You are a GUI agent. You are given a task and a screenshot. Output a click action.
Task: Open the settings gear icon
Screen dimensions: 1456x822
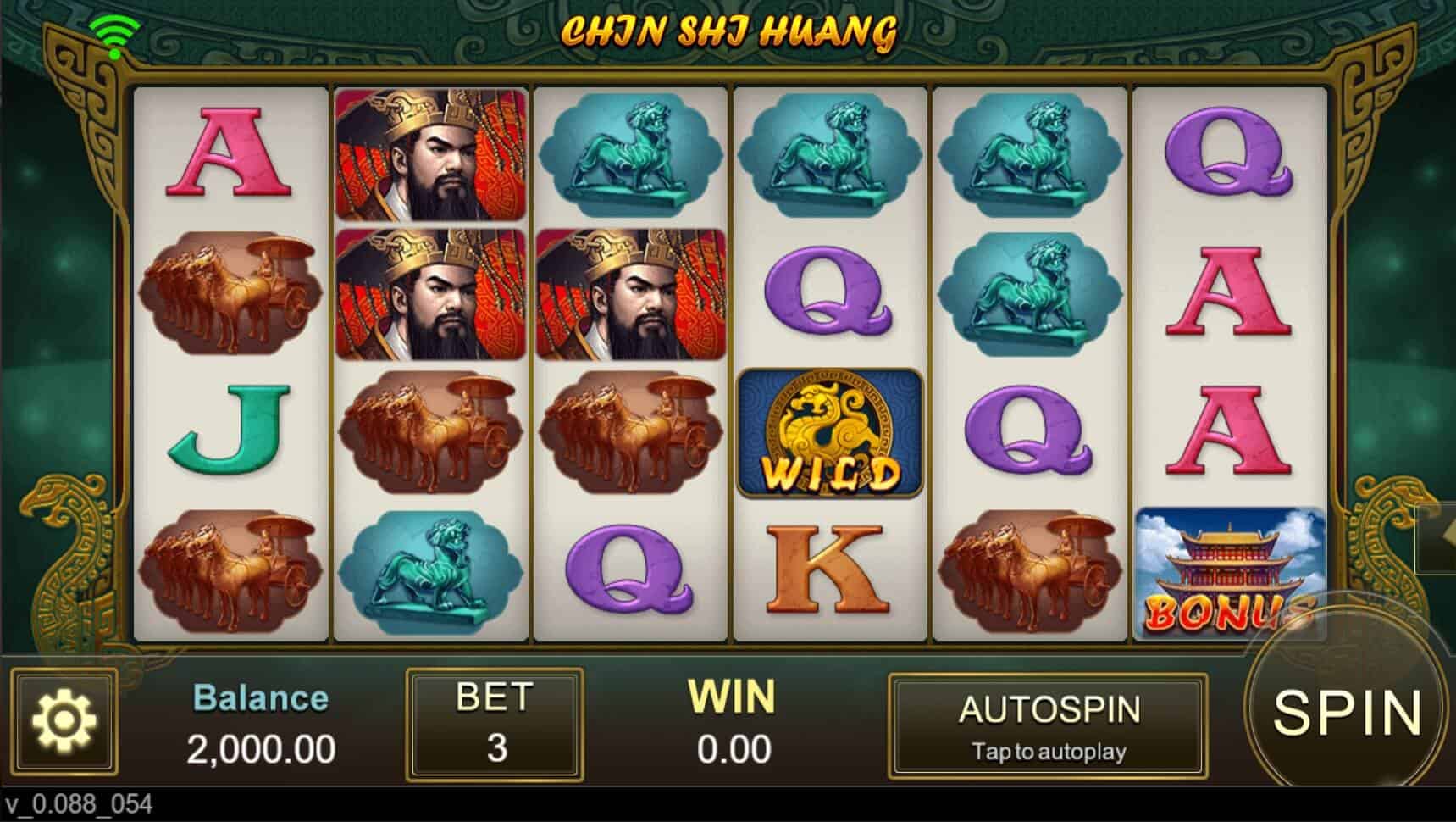pos(64,723)
